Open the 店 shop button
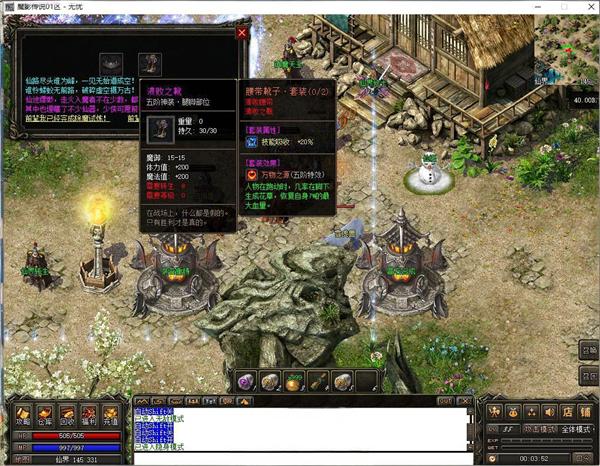Screen dimensions: 600x466 tap(567, 410)
